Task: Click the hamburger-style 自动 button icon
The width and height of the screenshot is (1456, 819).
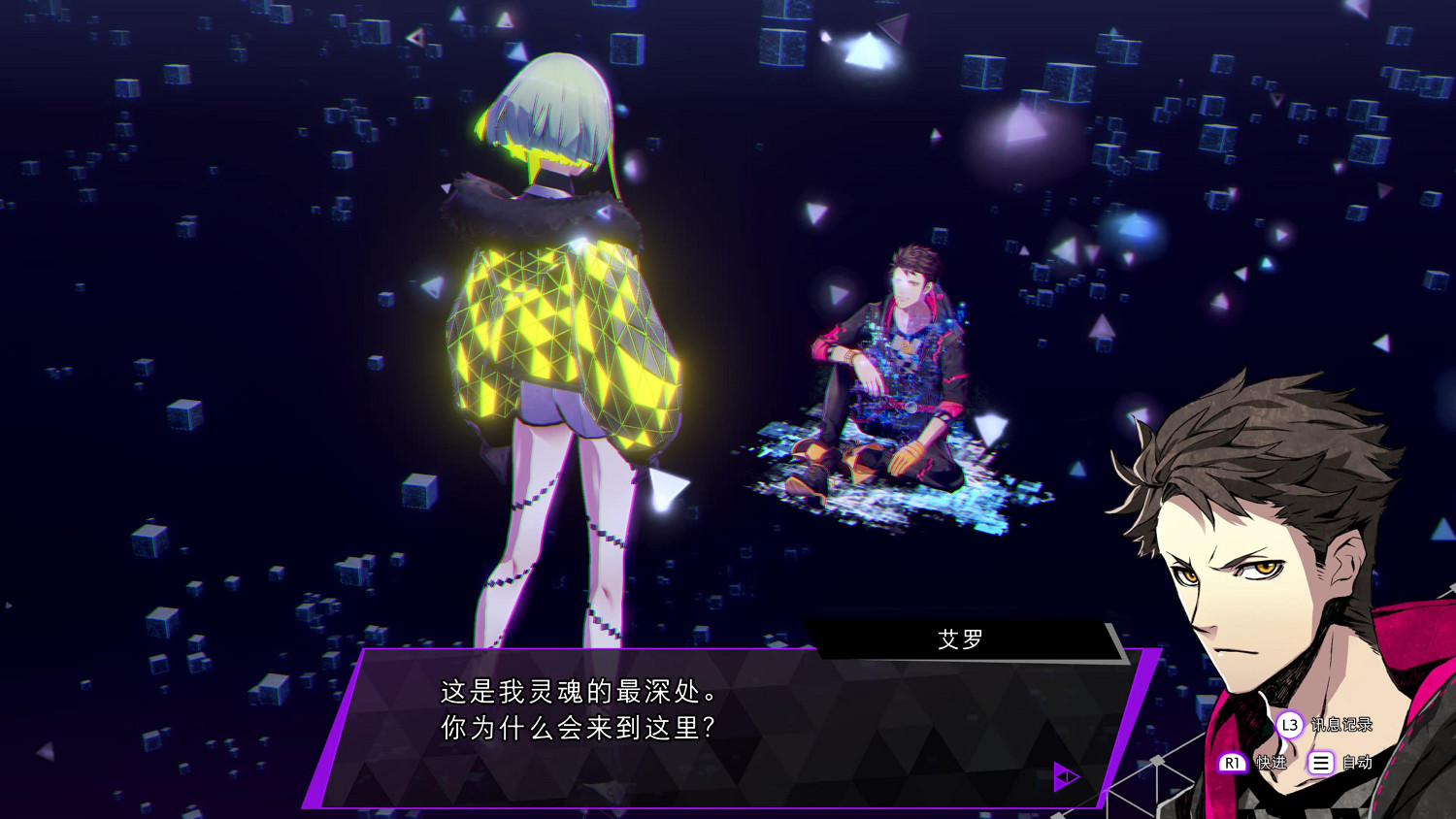Action: coord(1320,763)
